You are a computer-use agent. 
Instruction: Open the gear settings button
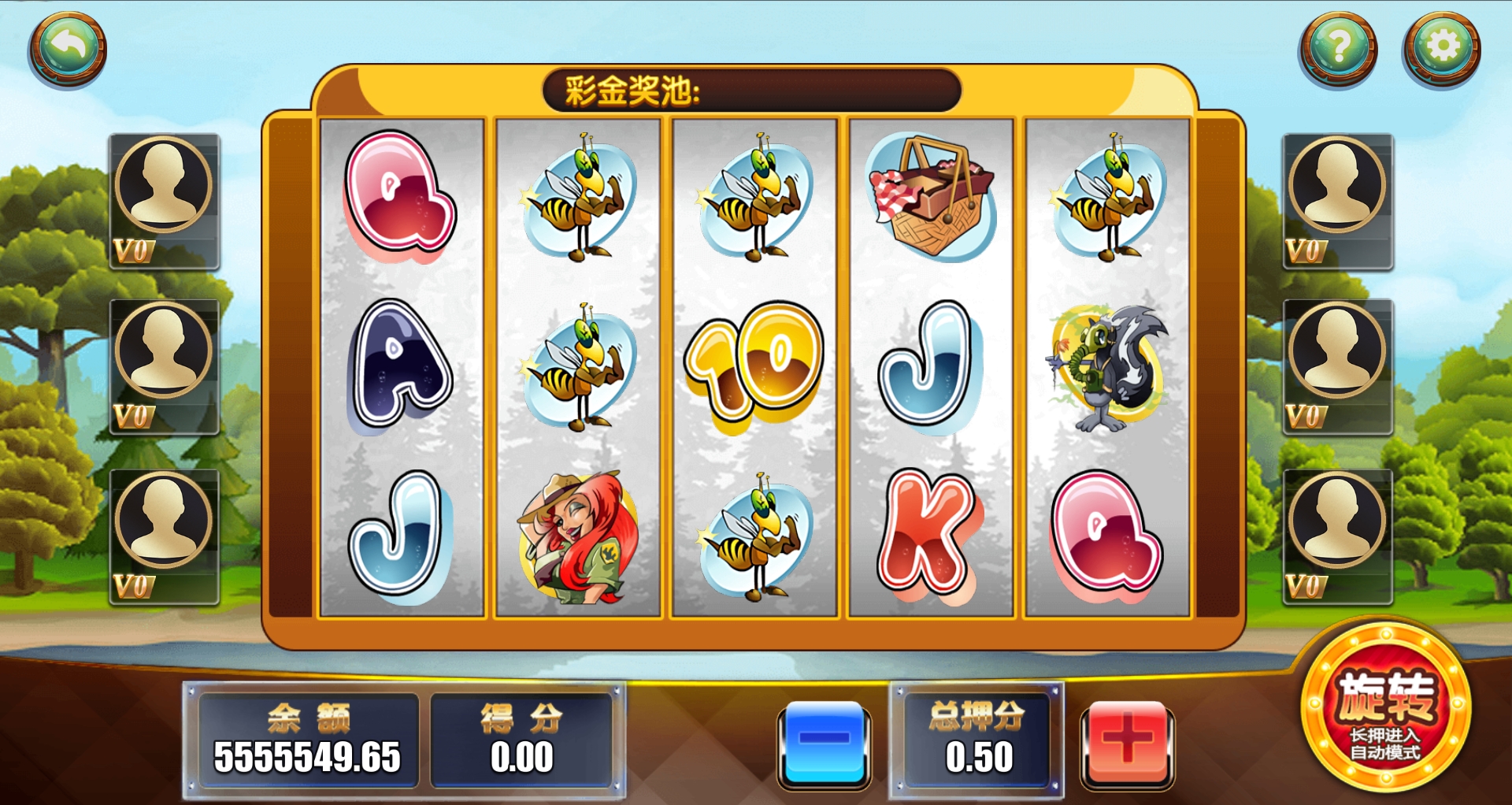1441,49
